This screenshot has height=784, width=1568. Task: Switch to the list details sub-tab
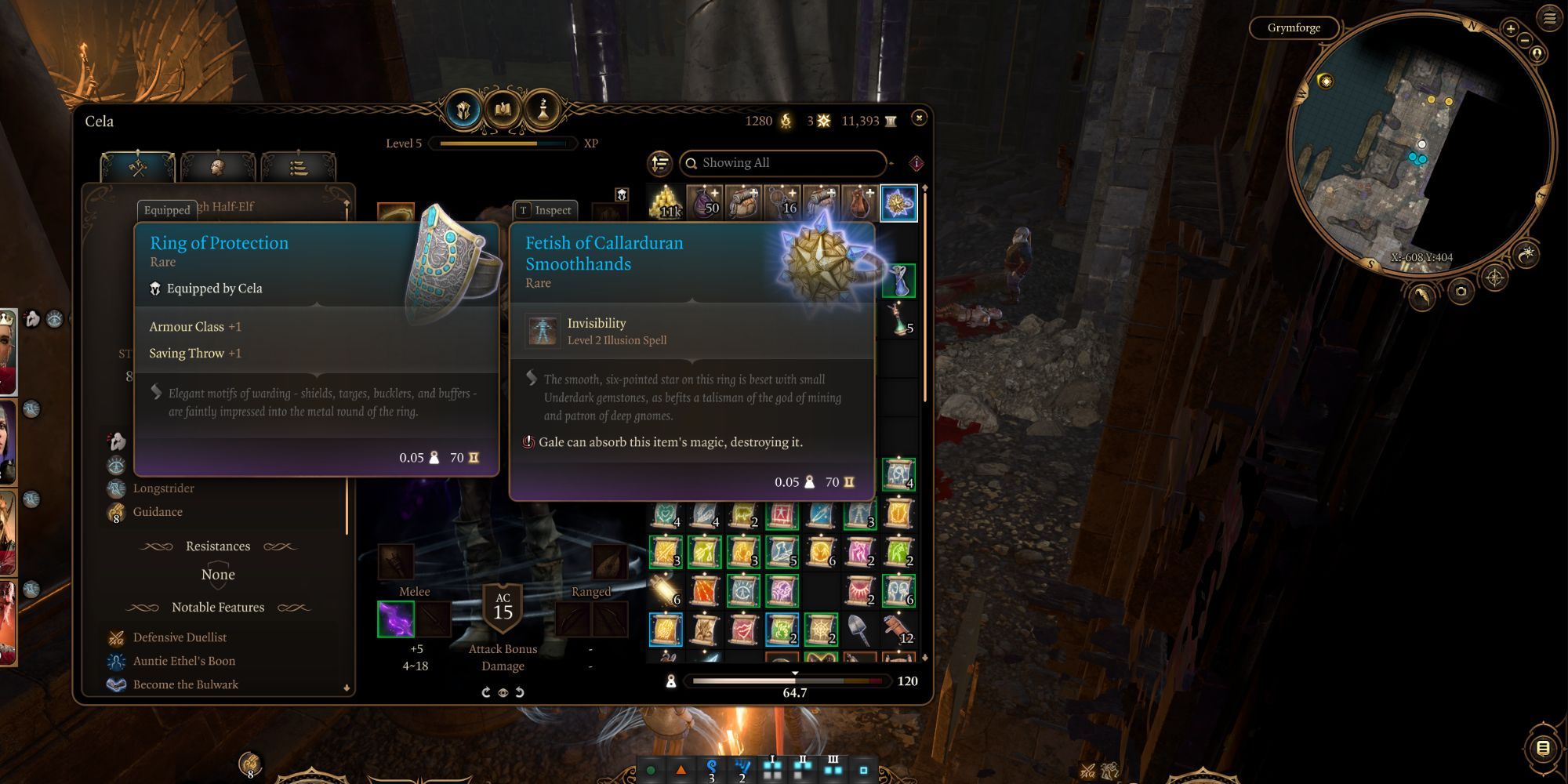tap(298, 167)
